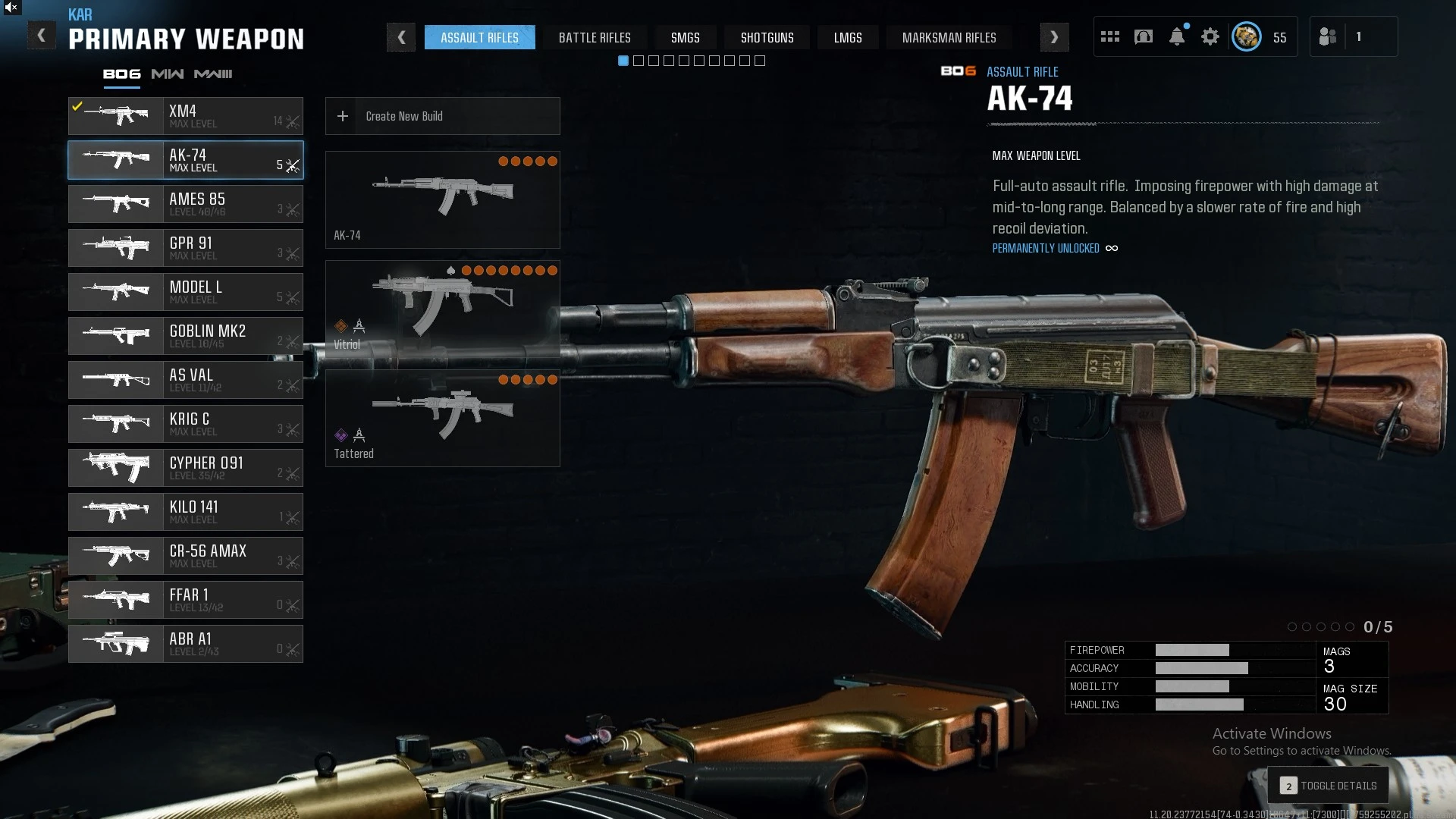Viewport: 1456px width, 819px height.
Task: Open the notifications bell
Action: point(1177,36)
